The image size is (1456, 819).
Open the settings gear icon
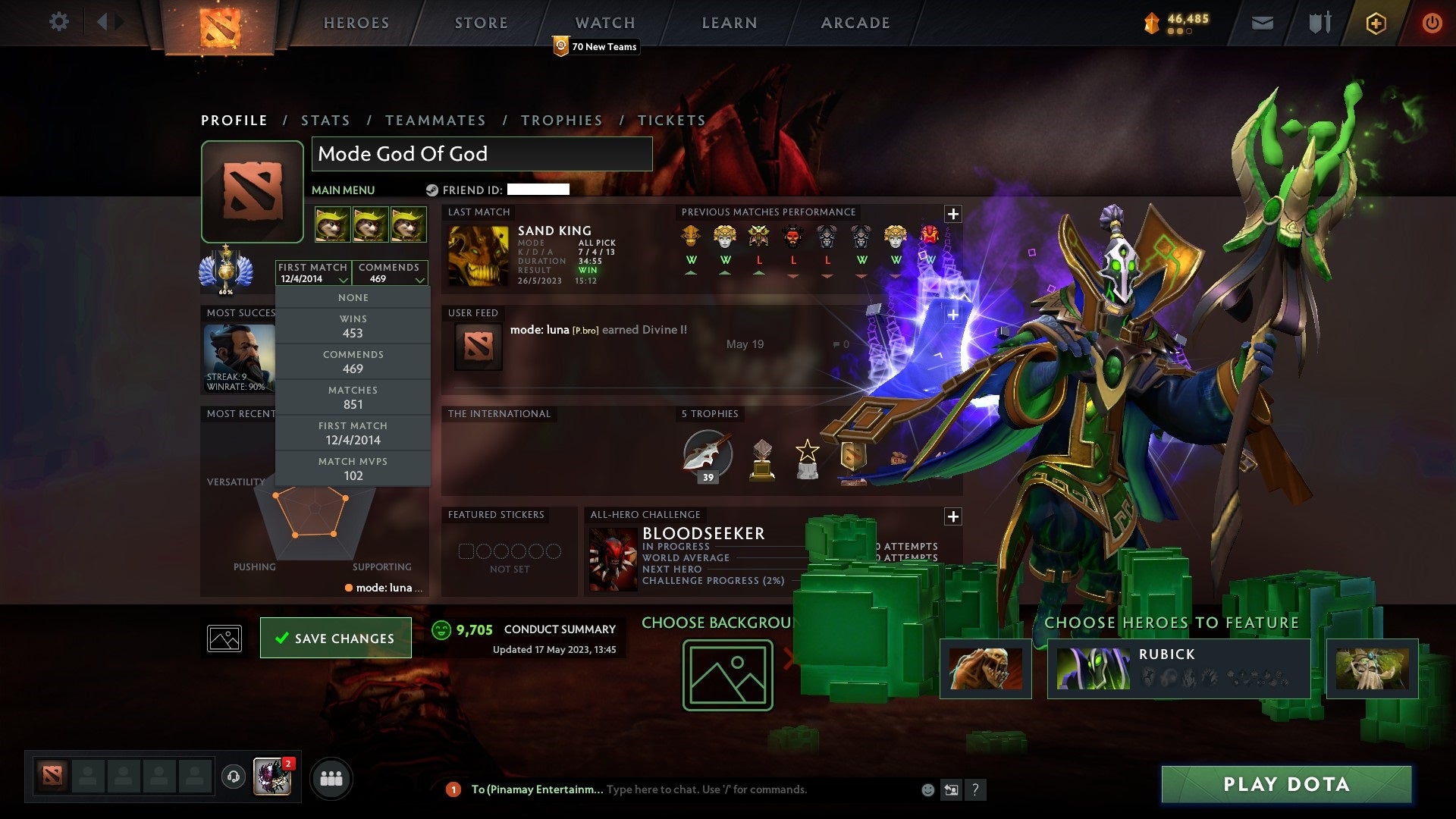59,22
